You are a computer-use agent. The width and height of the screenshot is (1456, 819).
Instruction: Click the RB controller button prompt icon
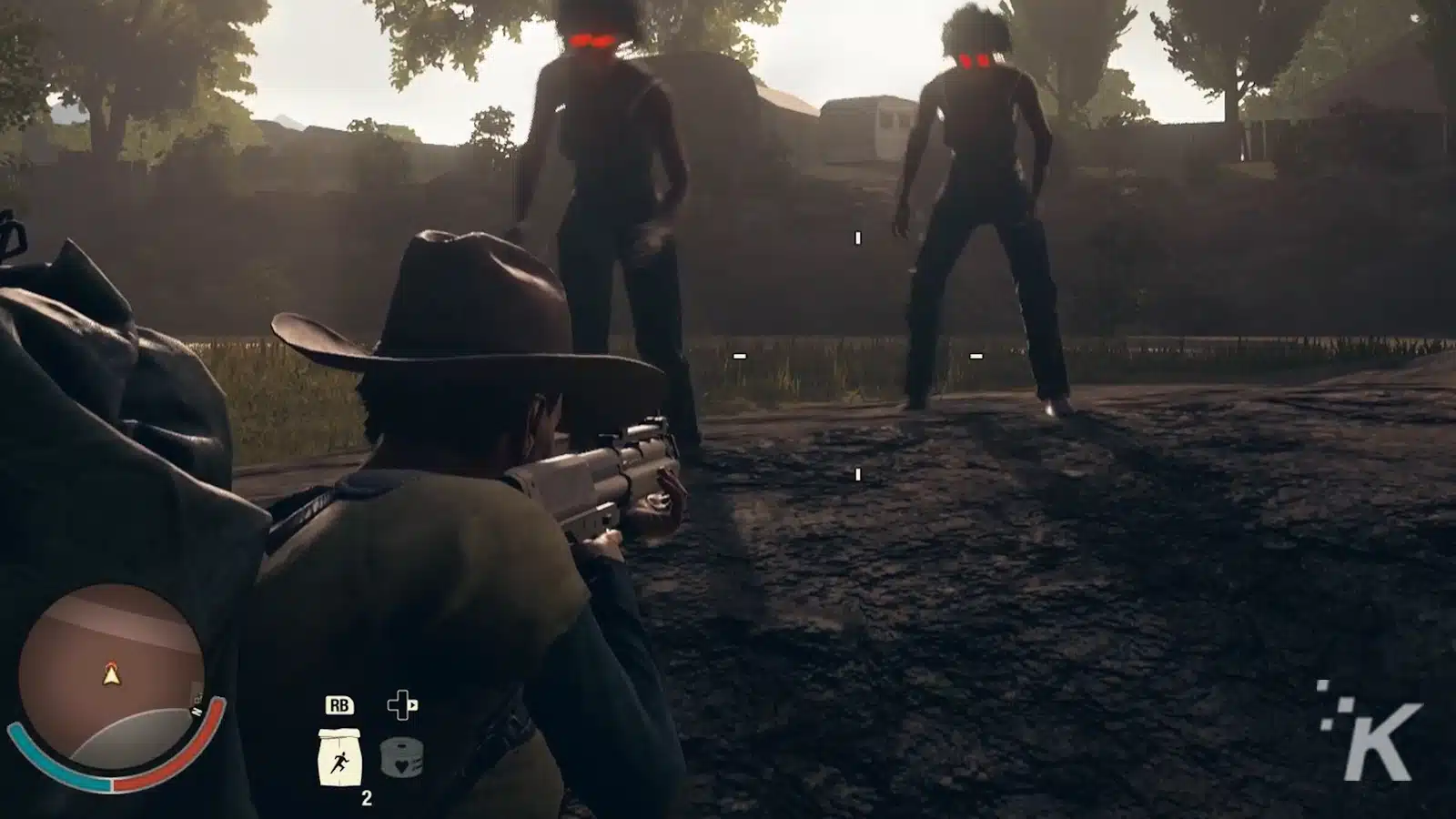click(339, 705)
